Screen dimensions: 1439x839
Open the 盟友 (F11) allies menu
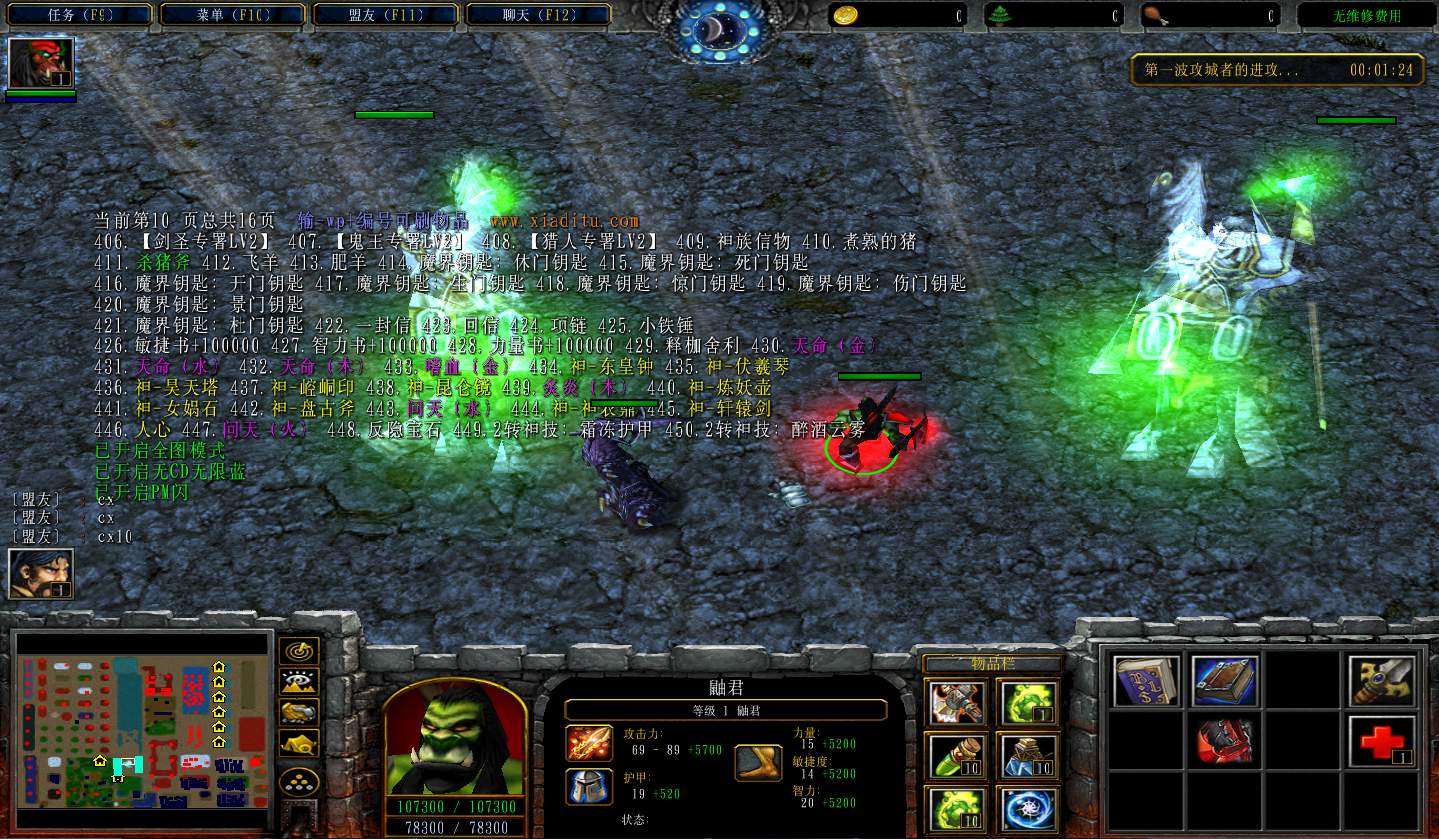tap(387, 15)
